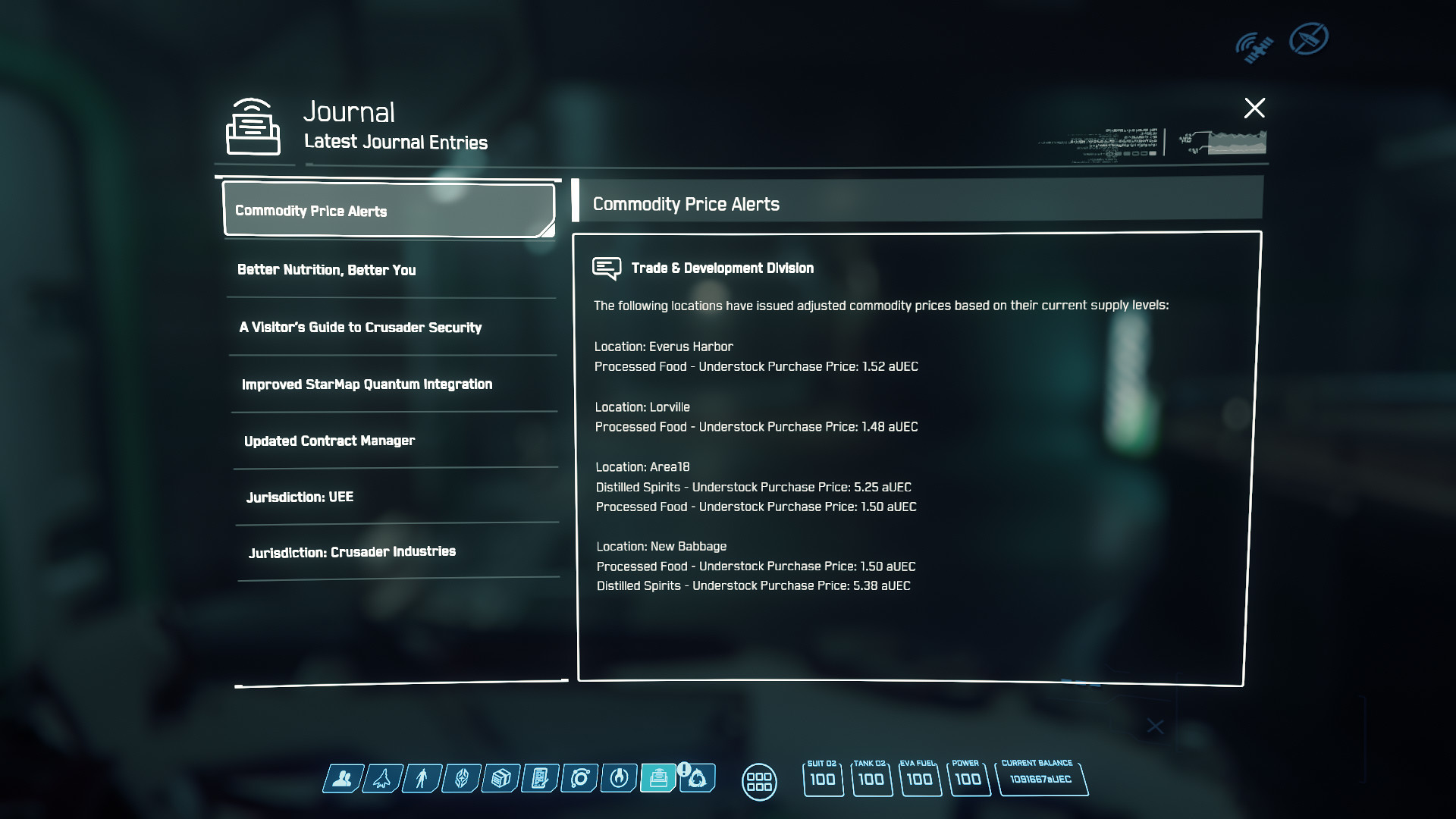Open the round app grid button

pos(759,781)
